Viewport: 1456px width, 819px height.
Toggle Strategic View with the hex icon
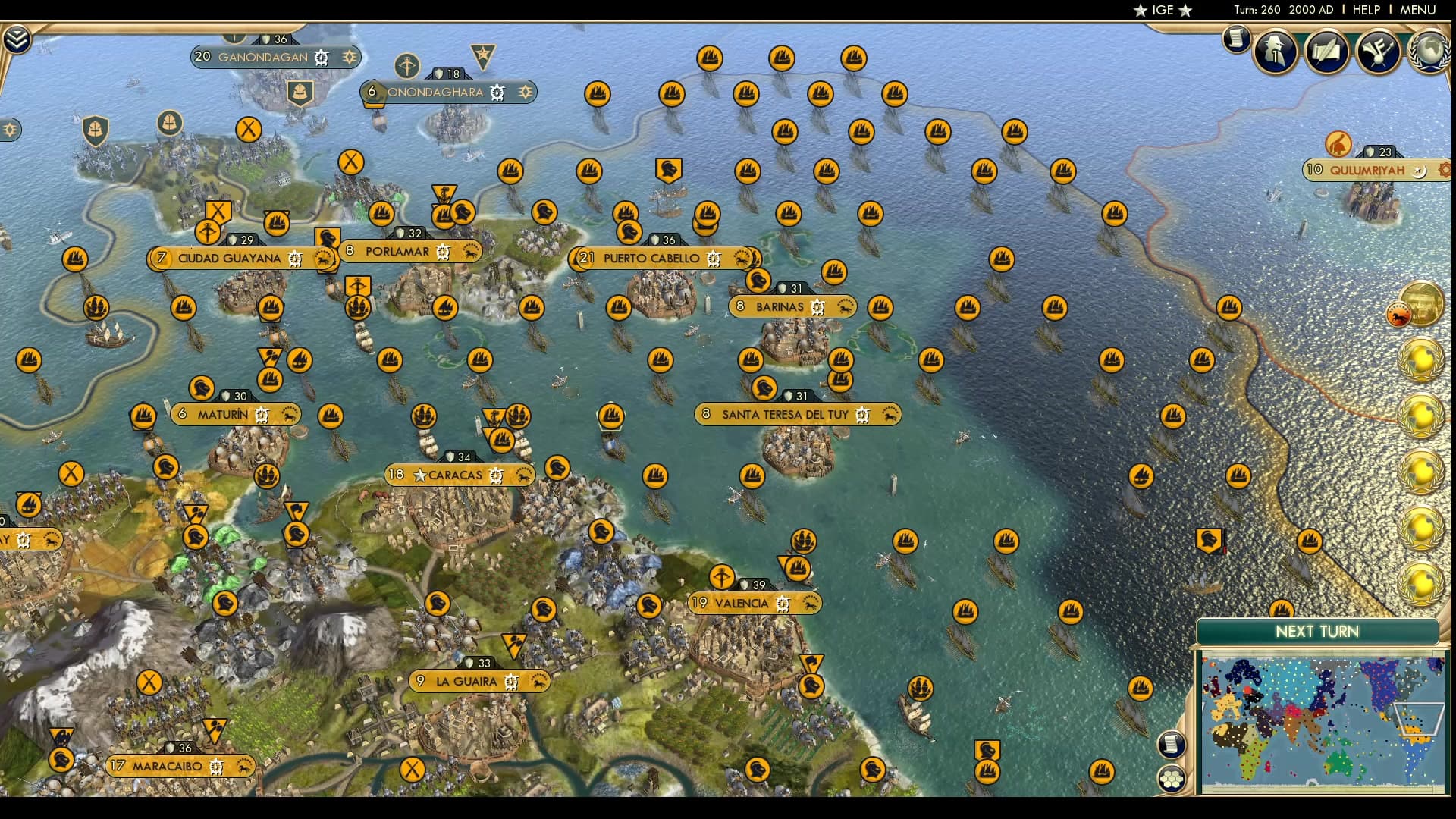[x=1172, y=779]
